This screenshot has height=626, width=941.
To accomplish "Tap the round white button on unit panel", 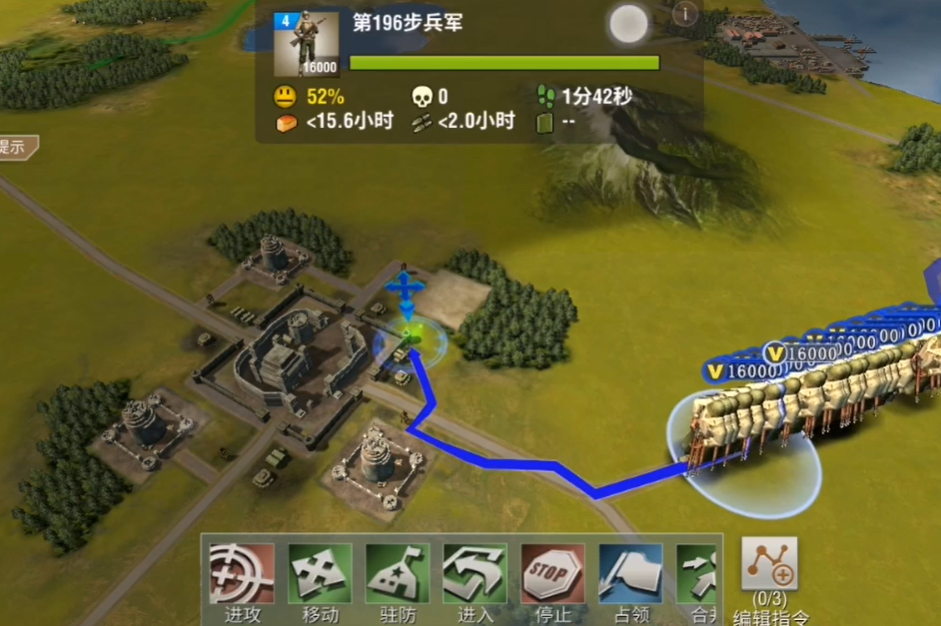I will (x=629, y=25).
